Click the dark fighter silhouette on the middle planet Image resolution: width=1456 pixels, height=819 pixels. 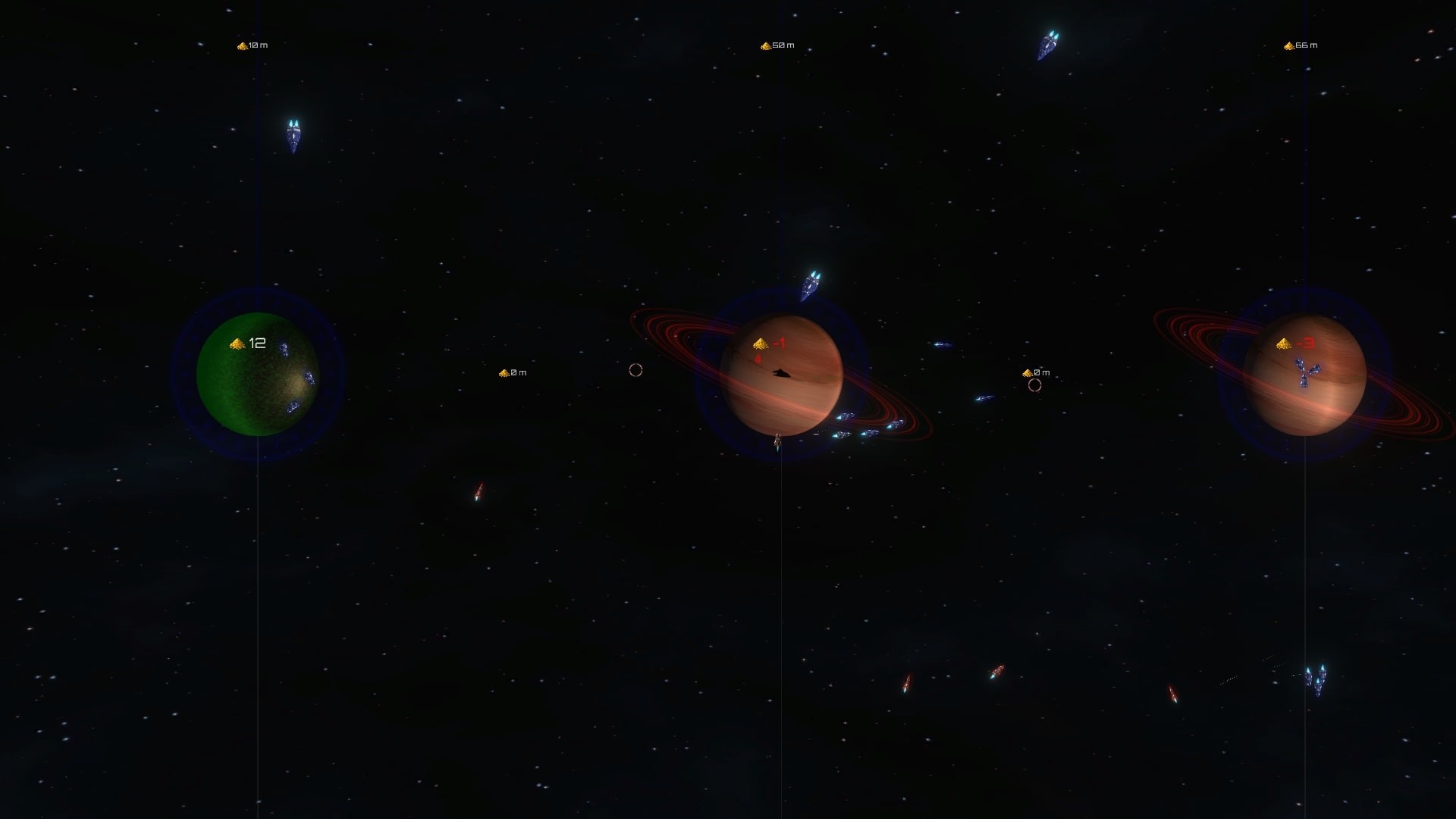pyautogui.click(x=780, y=373)
